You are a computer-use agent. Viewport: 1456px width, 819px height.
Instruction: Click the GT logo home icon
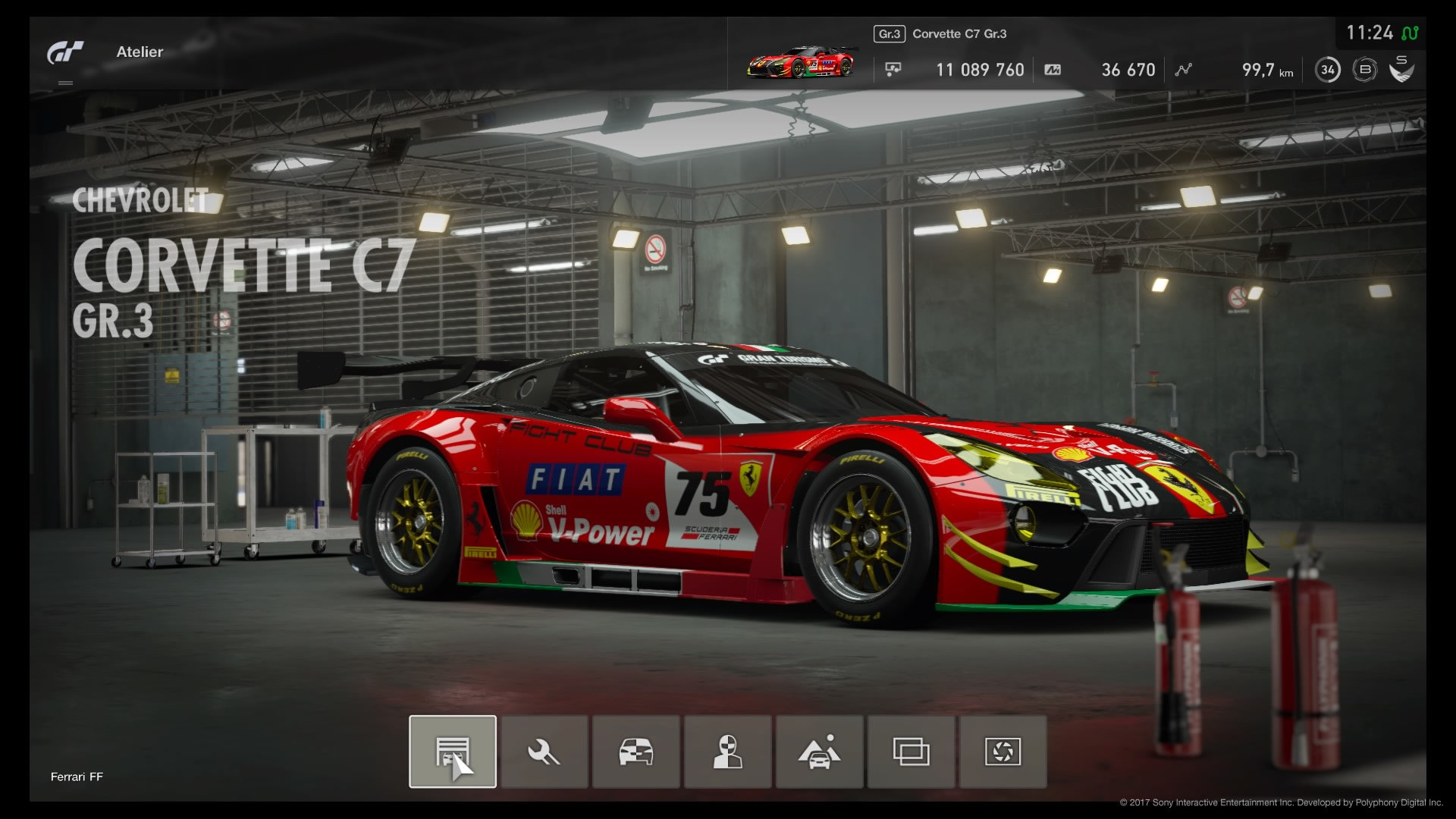tap(66, 52)
